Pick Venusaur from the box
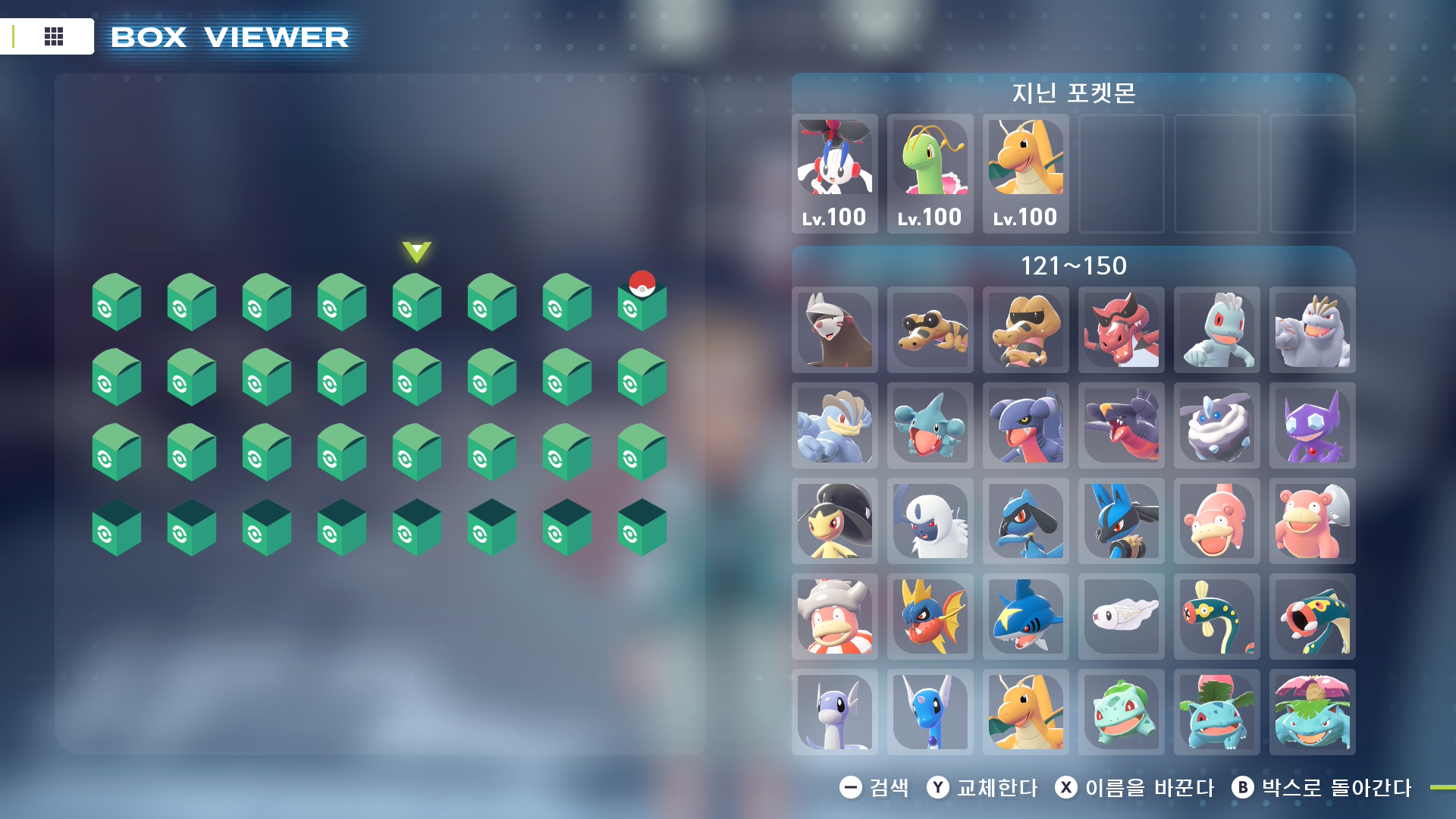Screen dimensions: 1456x819 point(1313,712)
